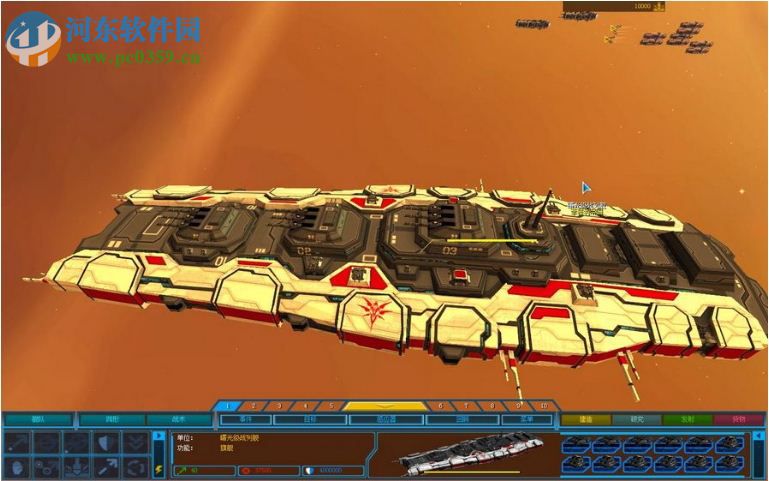Switch to the green 发射 launch tab

(x=688, y=420)
